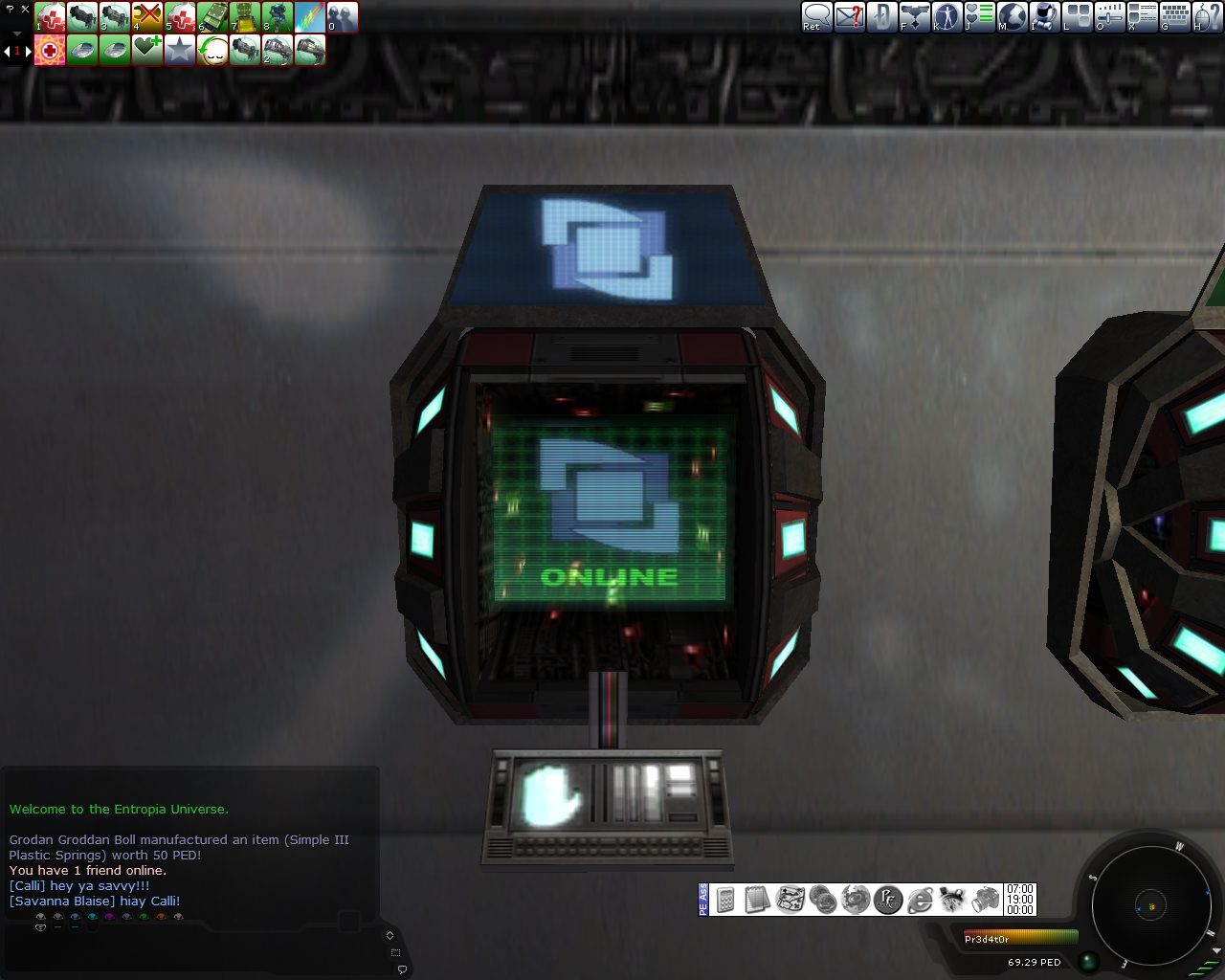
Task: Open the calculator on the PE Assistant bar
Action: [726, 900]
